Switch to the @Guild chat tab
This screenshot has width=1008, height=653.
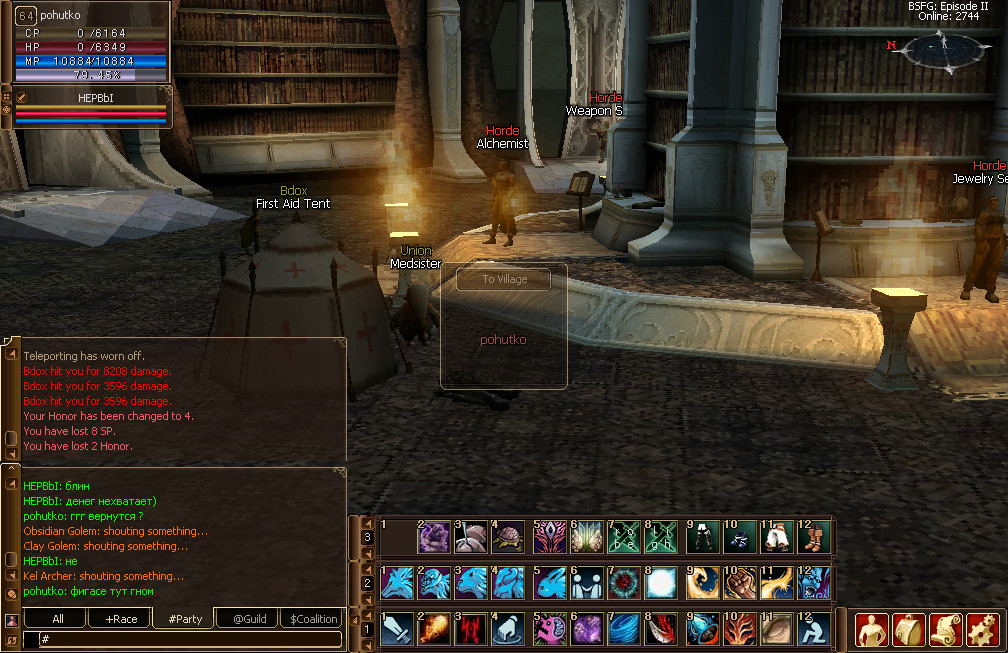pos(249,619)
